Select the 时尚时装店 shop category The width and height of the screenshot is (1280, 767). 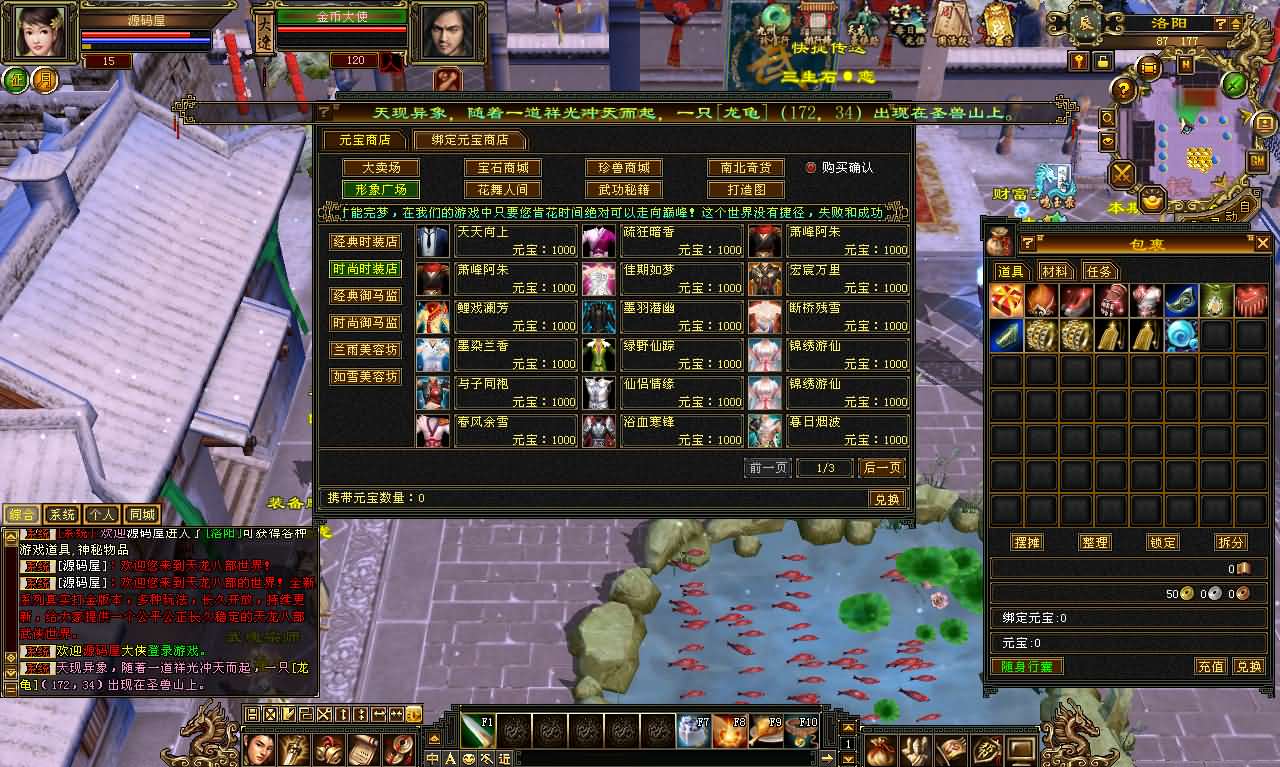(365, 268)
